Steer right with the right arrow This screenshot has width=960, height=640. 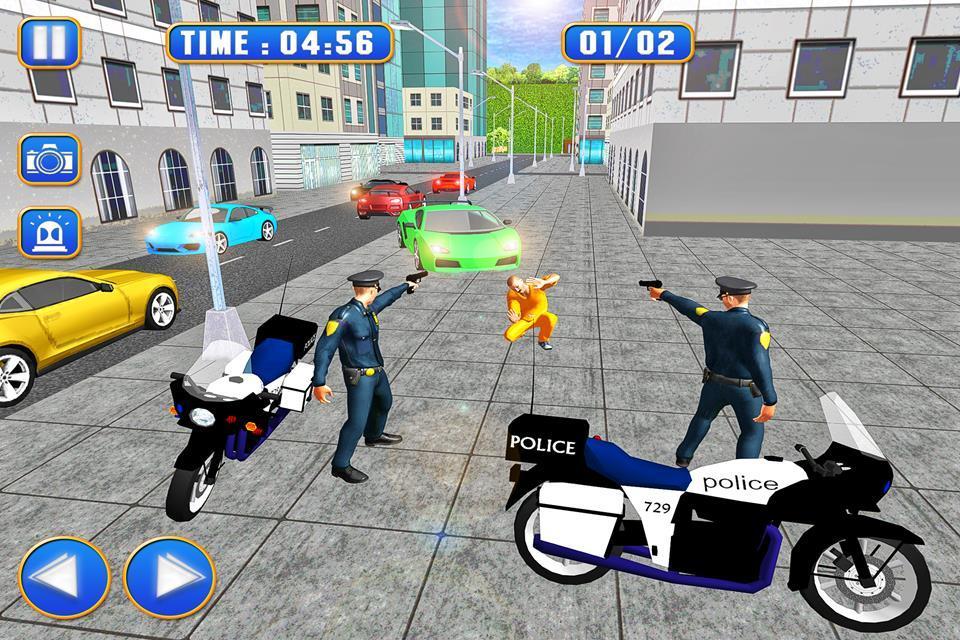pyautogui.click(x=169, y=577)
